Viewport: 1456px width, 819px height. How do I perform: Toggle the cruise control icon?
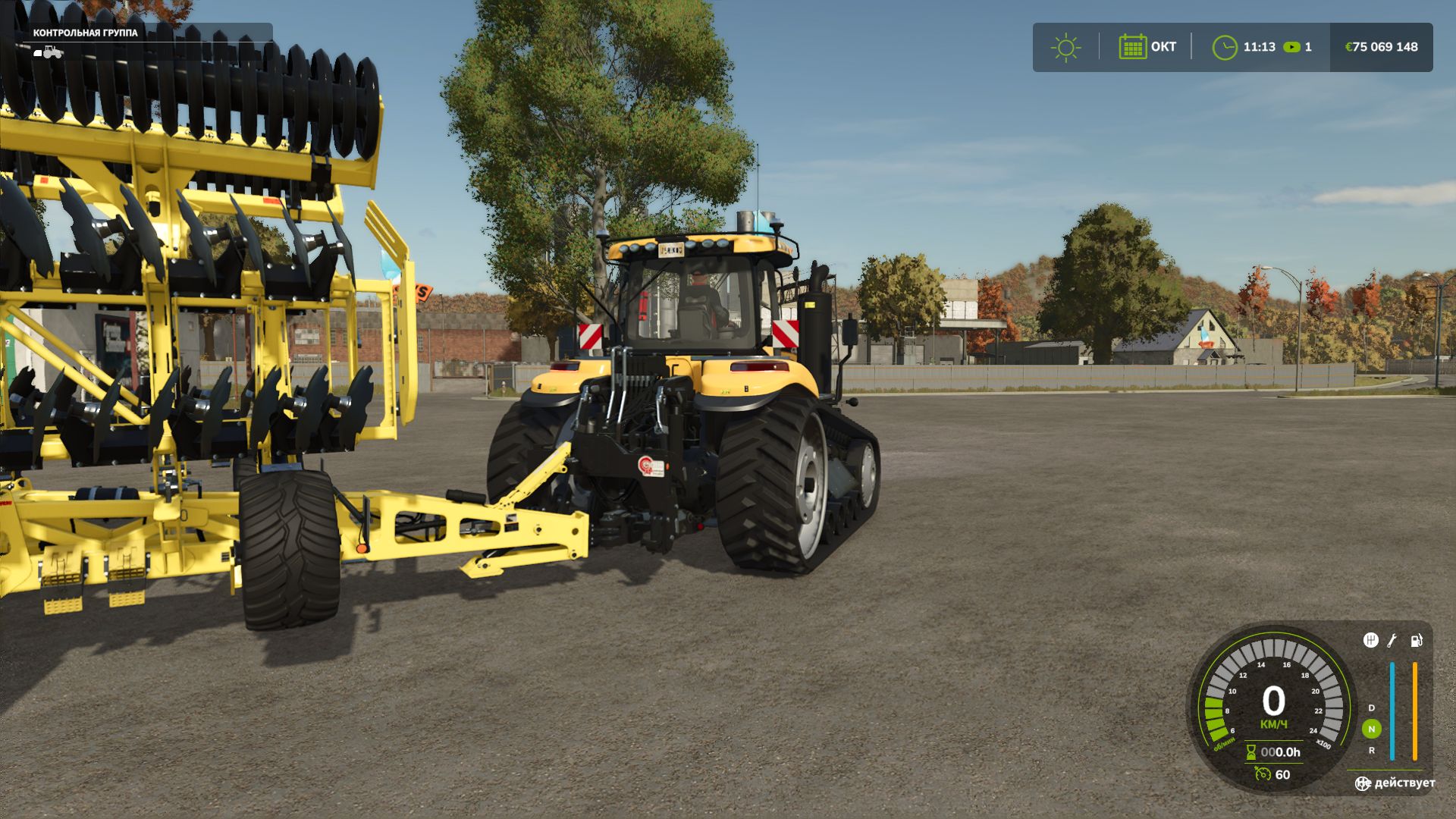(x=1263, y=774)
